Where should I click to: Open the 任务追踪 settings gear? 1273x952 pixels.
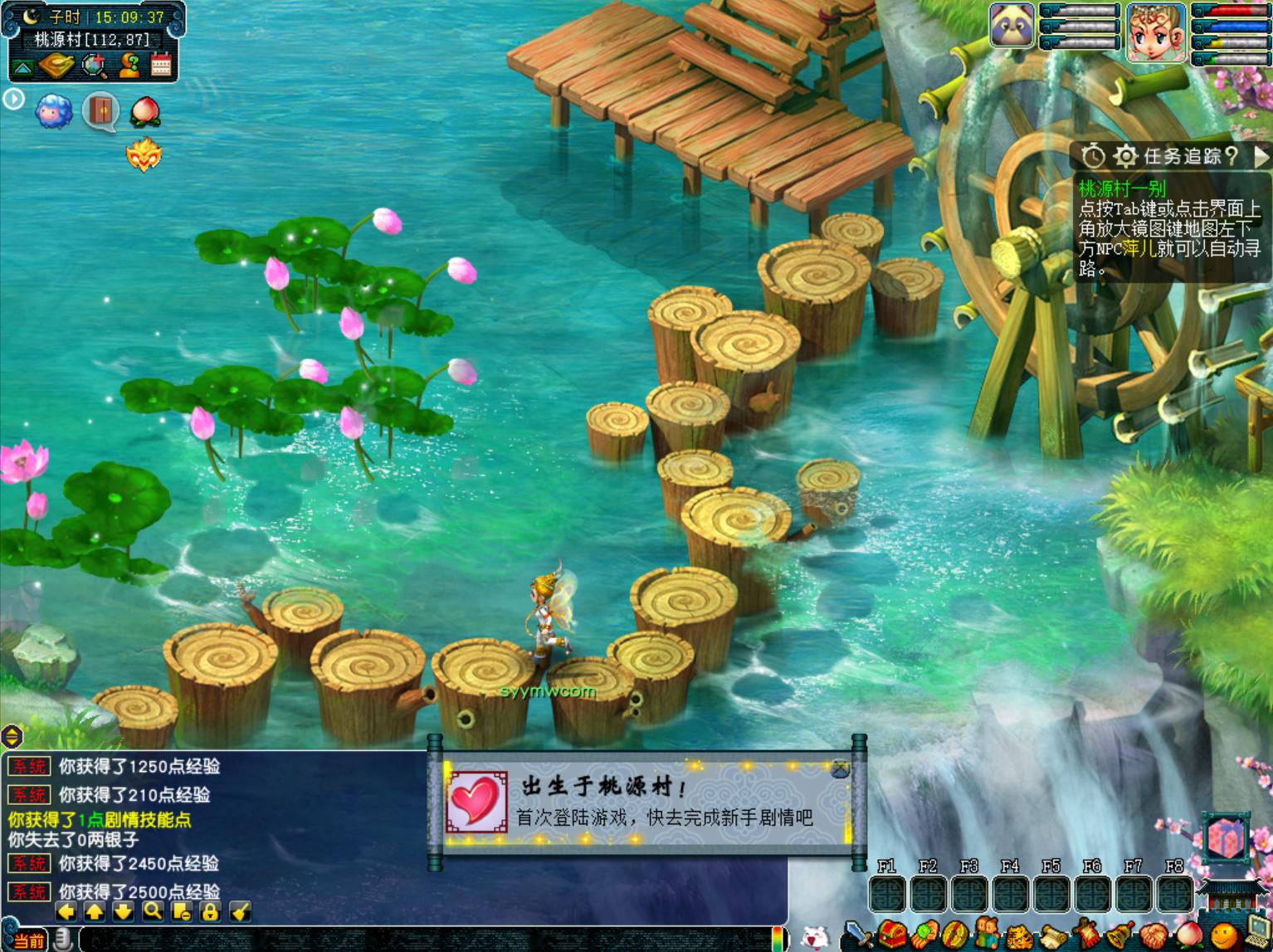click(x=1125, y=156)
